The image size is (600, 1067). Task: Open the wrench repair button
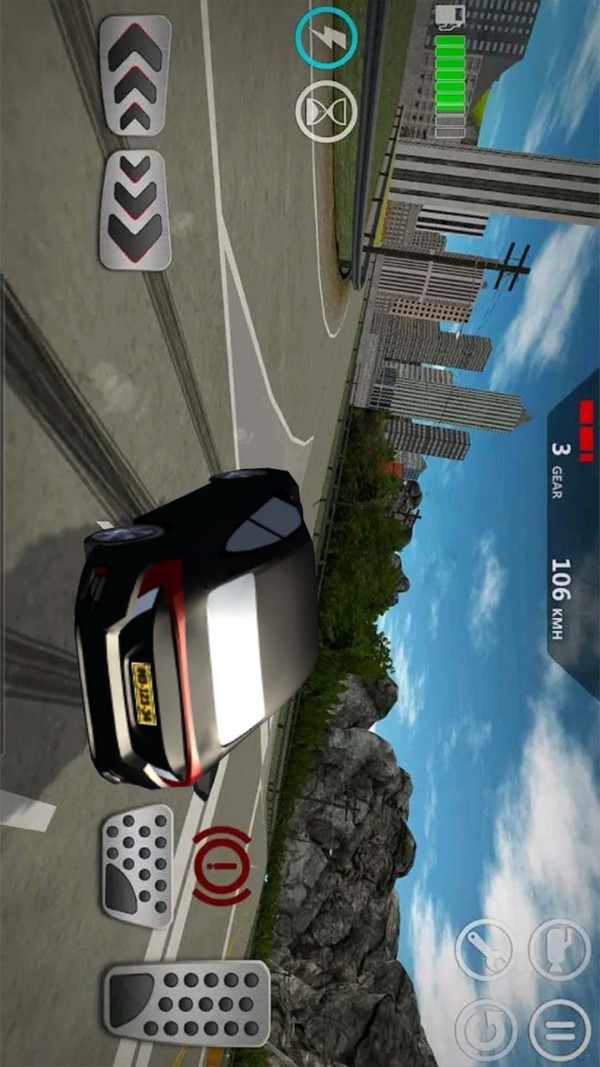click(x=485, y=949)
